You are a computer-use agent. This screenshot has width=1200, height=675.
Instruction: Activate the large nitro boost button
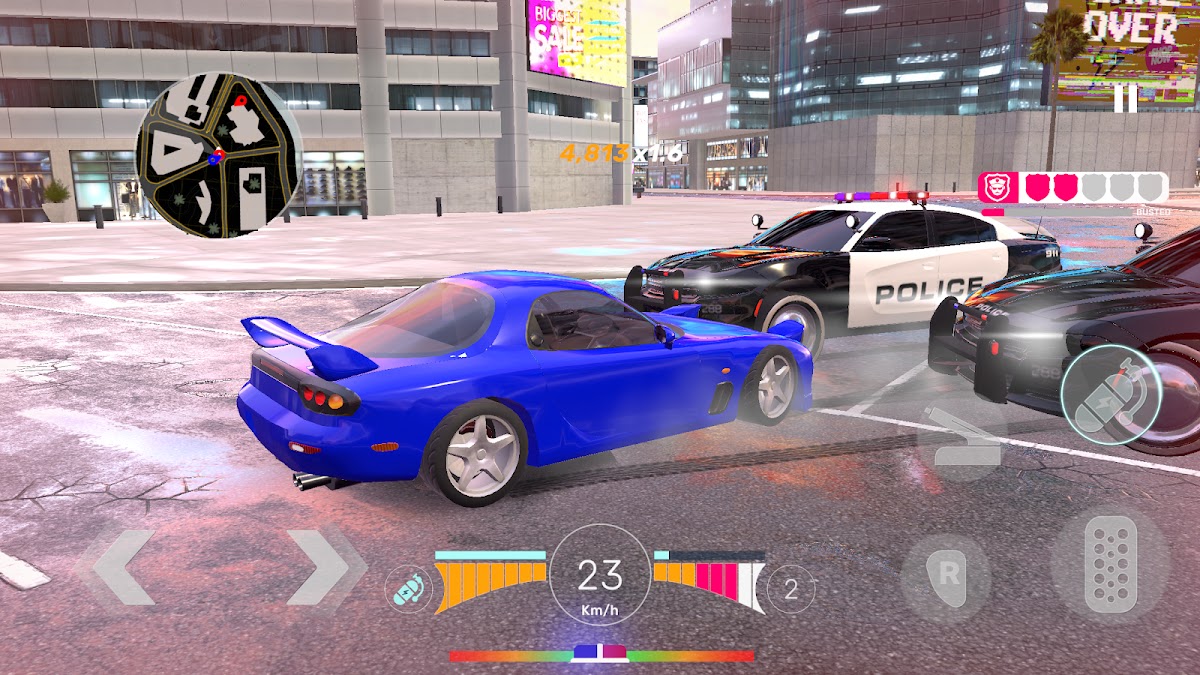[1110, 395]
